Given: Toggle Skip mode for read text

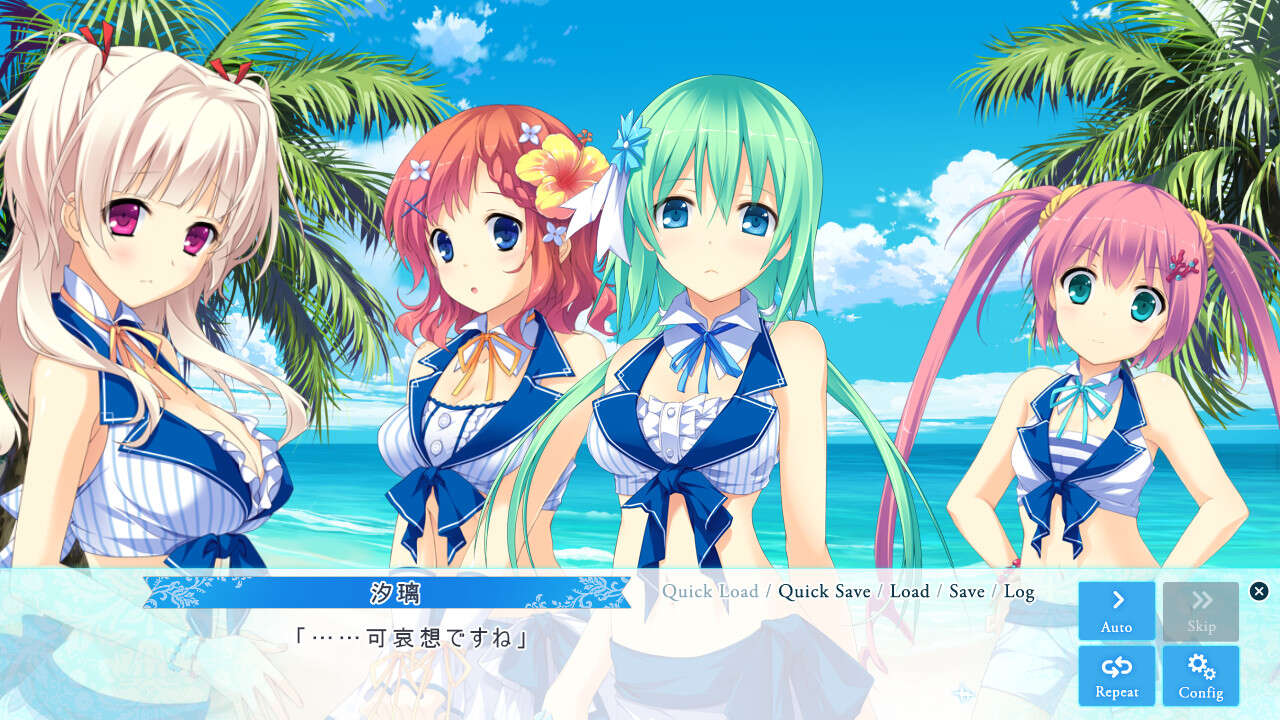Looking at the screenshot, I should pos(1201,610).
